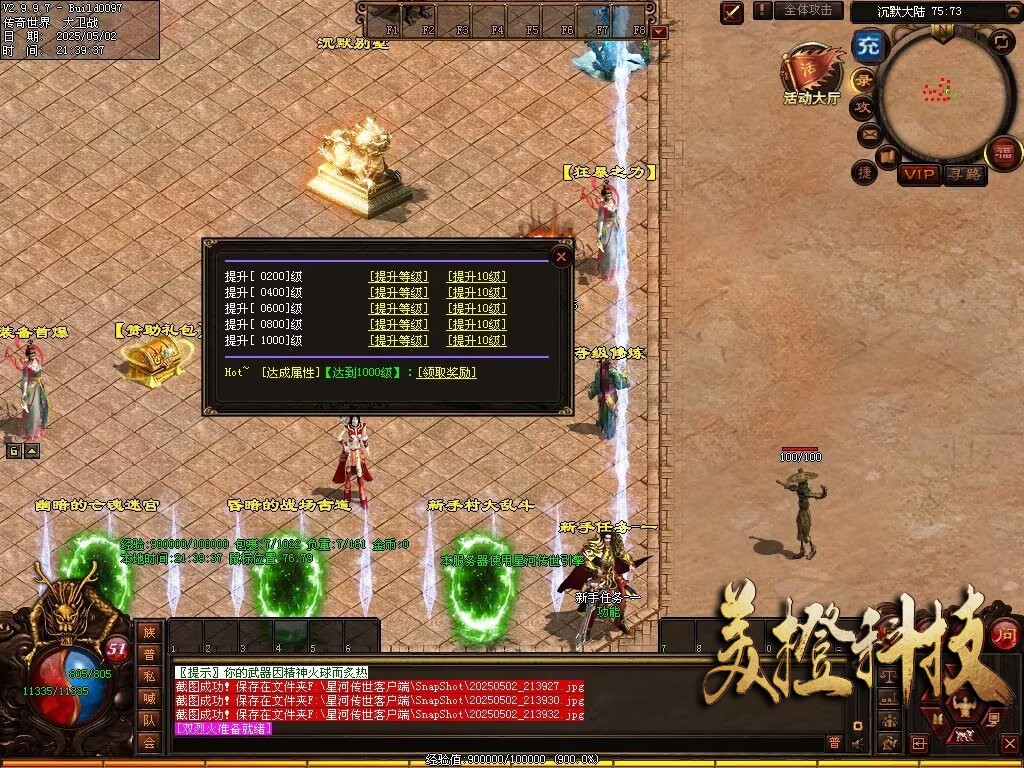The image size is (1024, 768).
Task: Click 提升10级 for the 0800 level row
Action: click(x=476, y=325)
